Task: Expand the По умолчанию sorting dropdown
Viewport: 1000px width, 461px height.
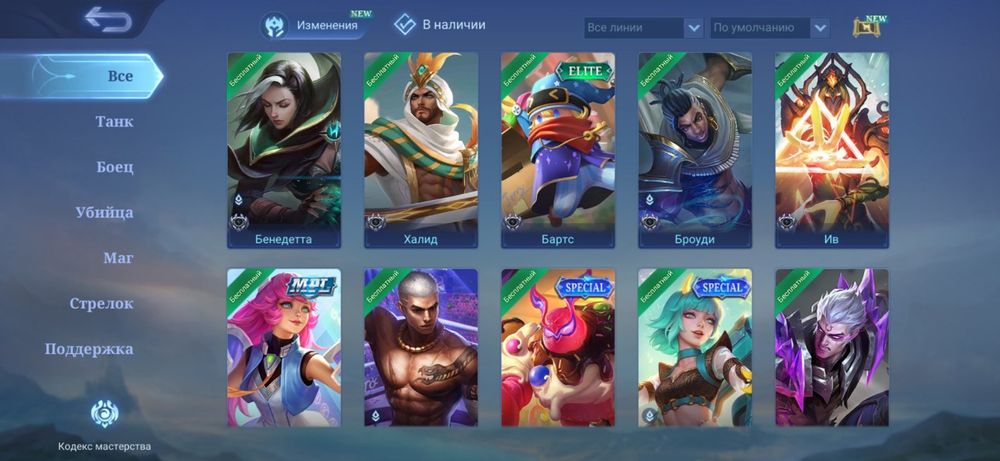Action: [x=769, y=28]
